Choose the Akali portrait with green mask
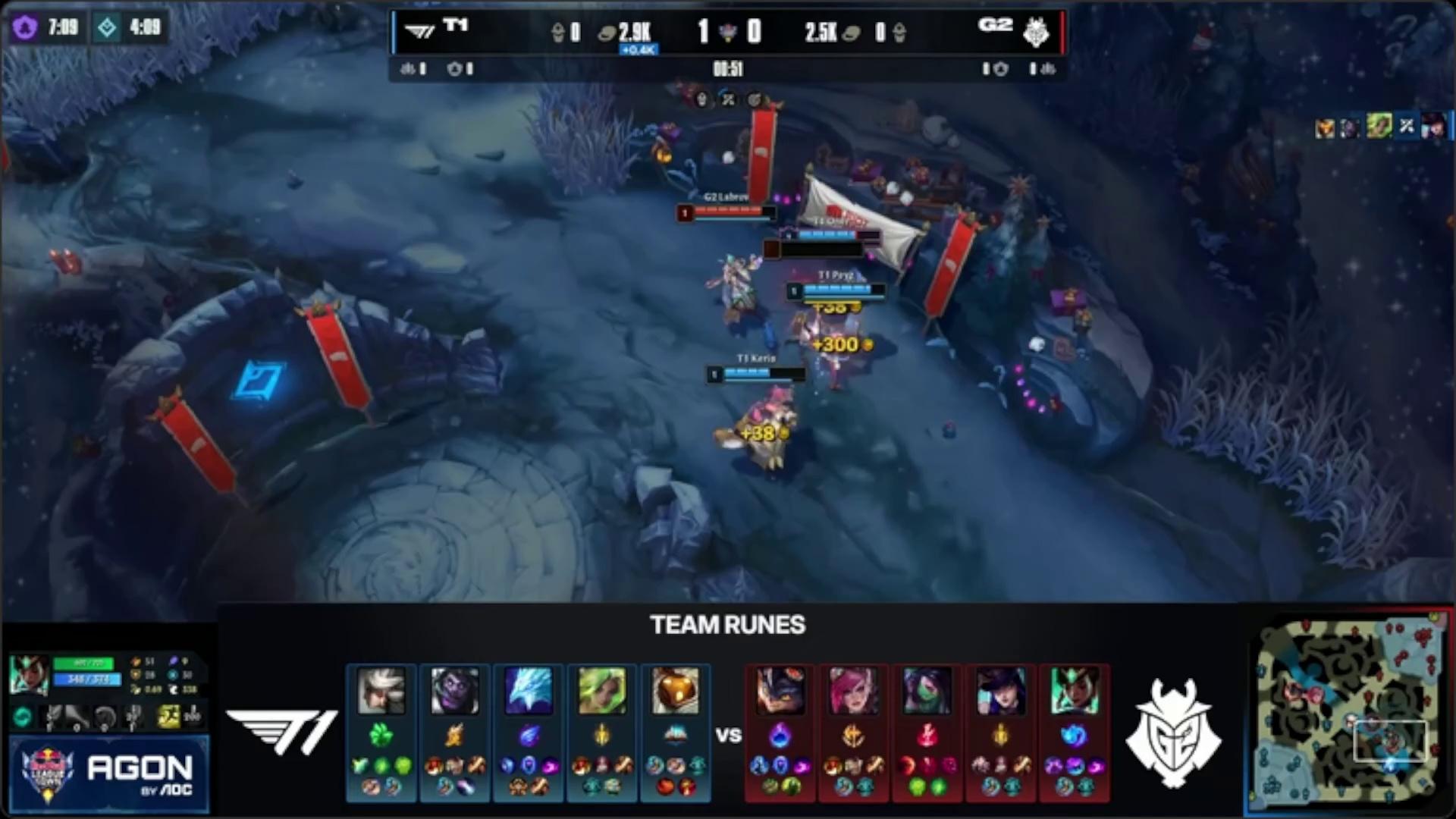This screenshot has height=819, width=1456. pyautogui.click(x=927, y=691)
